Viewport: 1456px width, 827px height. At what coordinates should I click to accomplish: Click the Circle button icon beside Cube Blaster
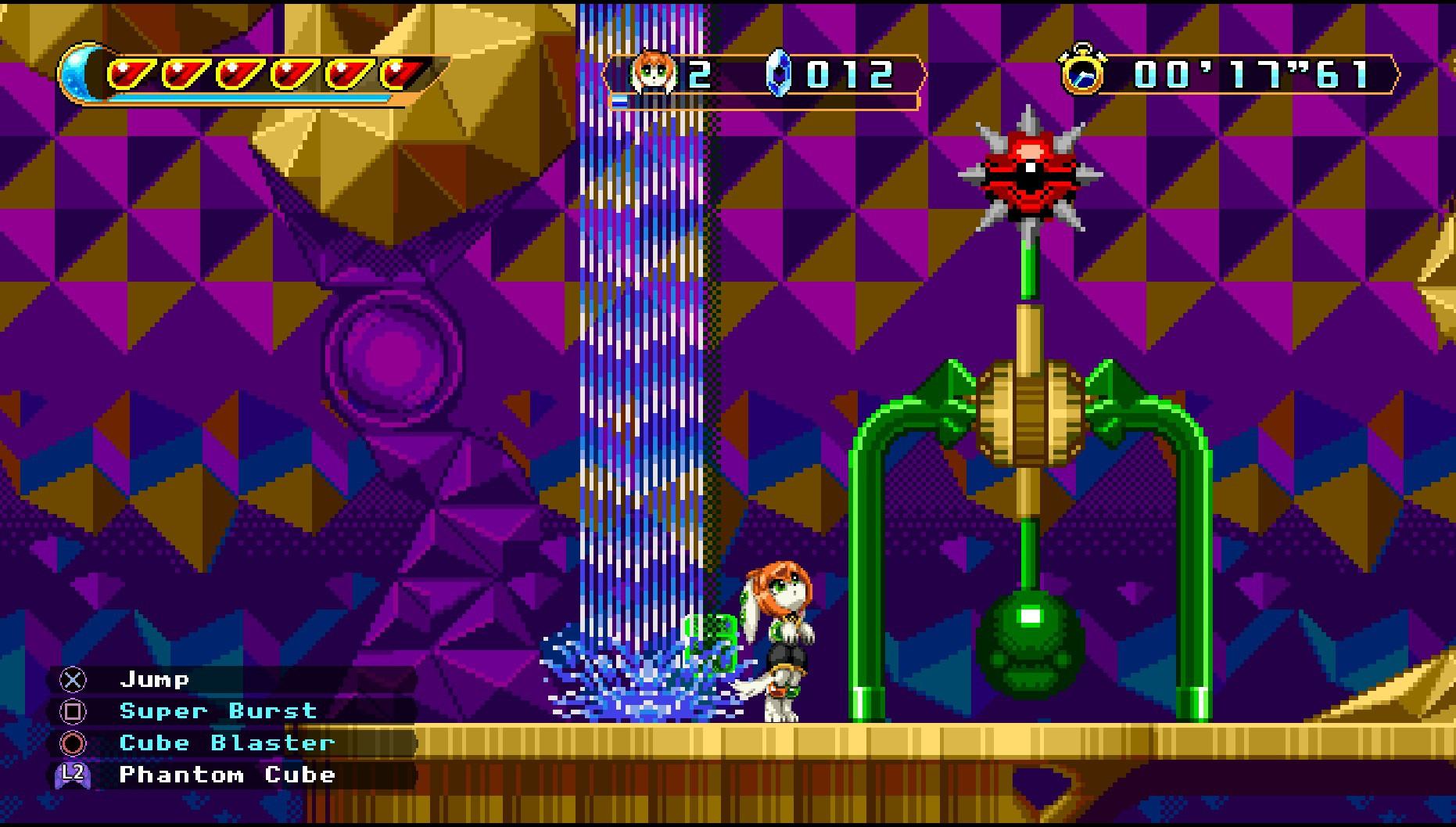point(73,743)
